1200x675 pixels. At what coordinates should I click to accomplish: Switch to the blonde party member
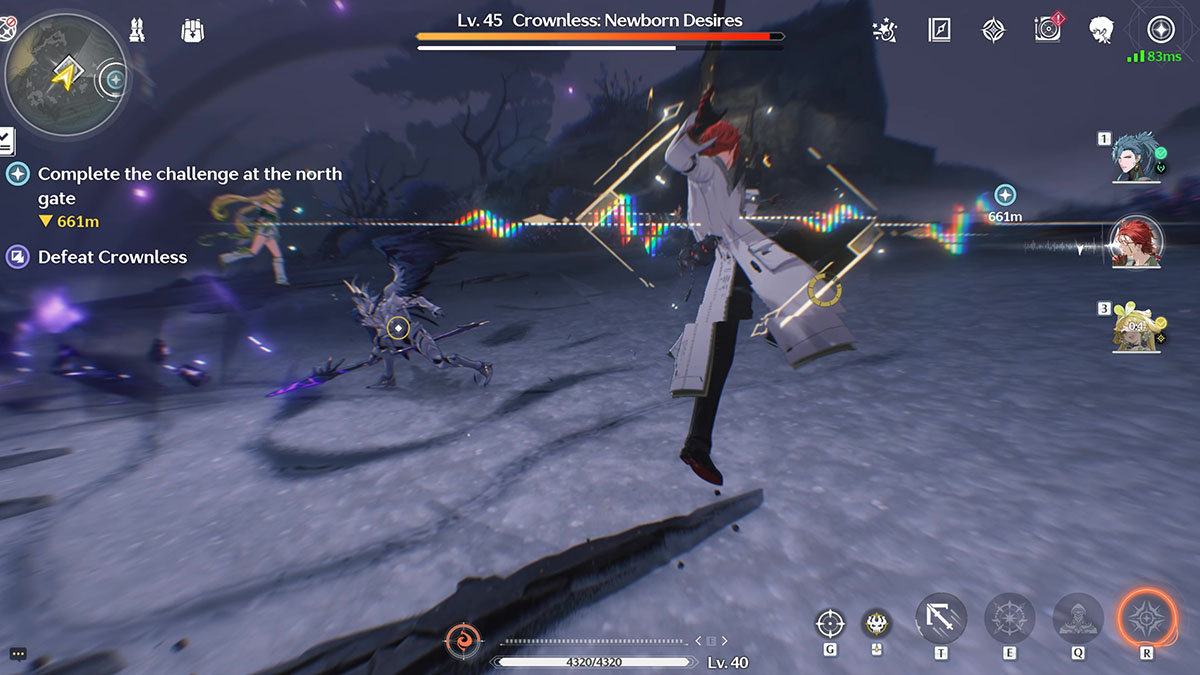point(1137,327)
